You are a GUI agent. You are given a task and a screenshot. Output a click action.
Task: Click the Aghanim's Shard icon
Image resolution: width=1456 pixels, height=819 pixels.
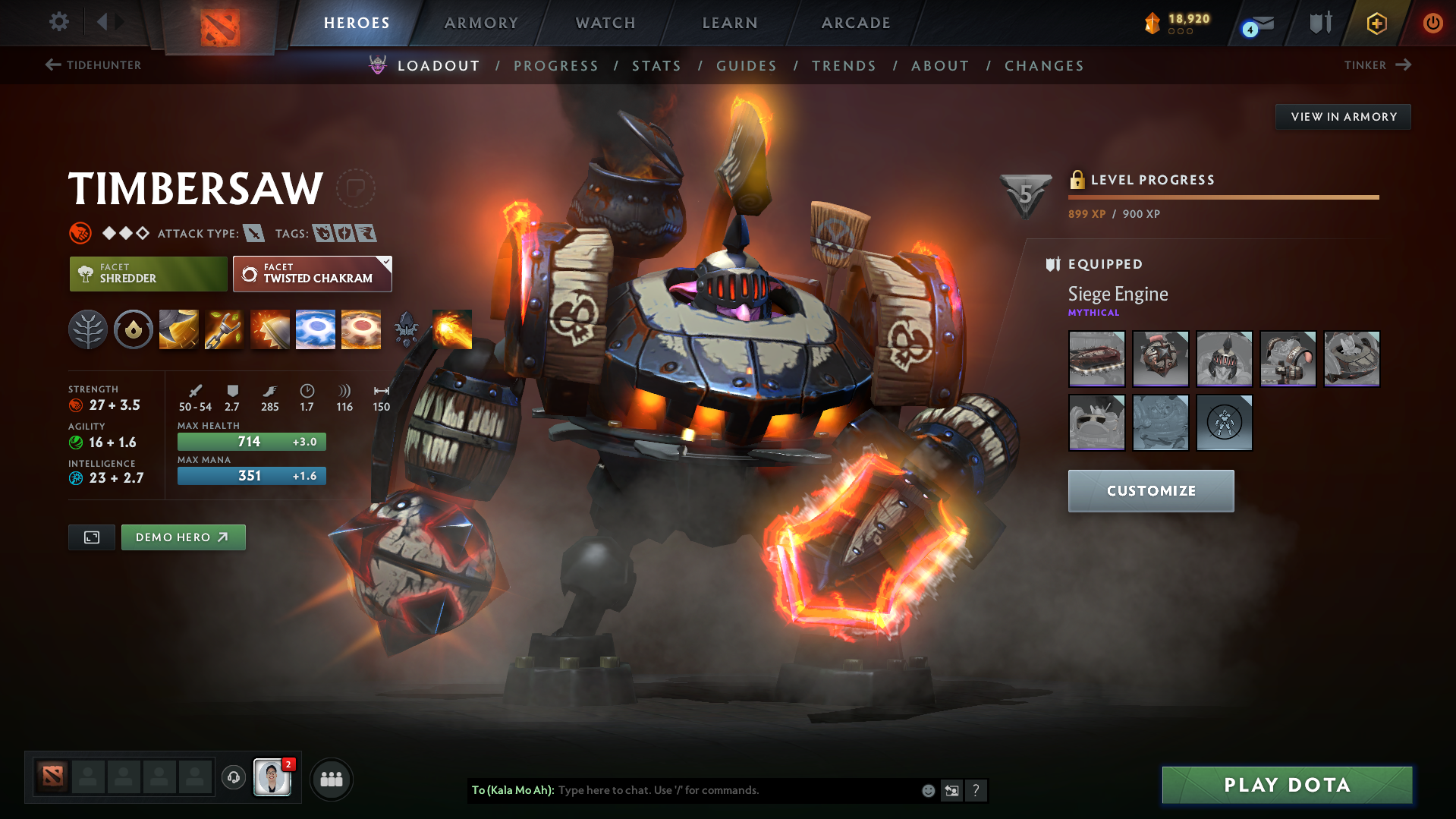407,329
